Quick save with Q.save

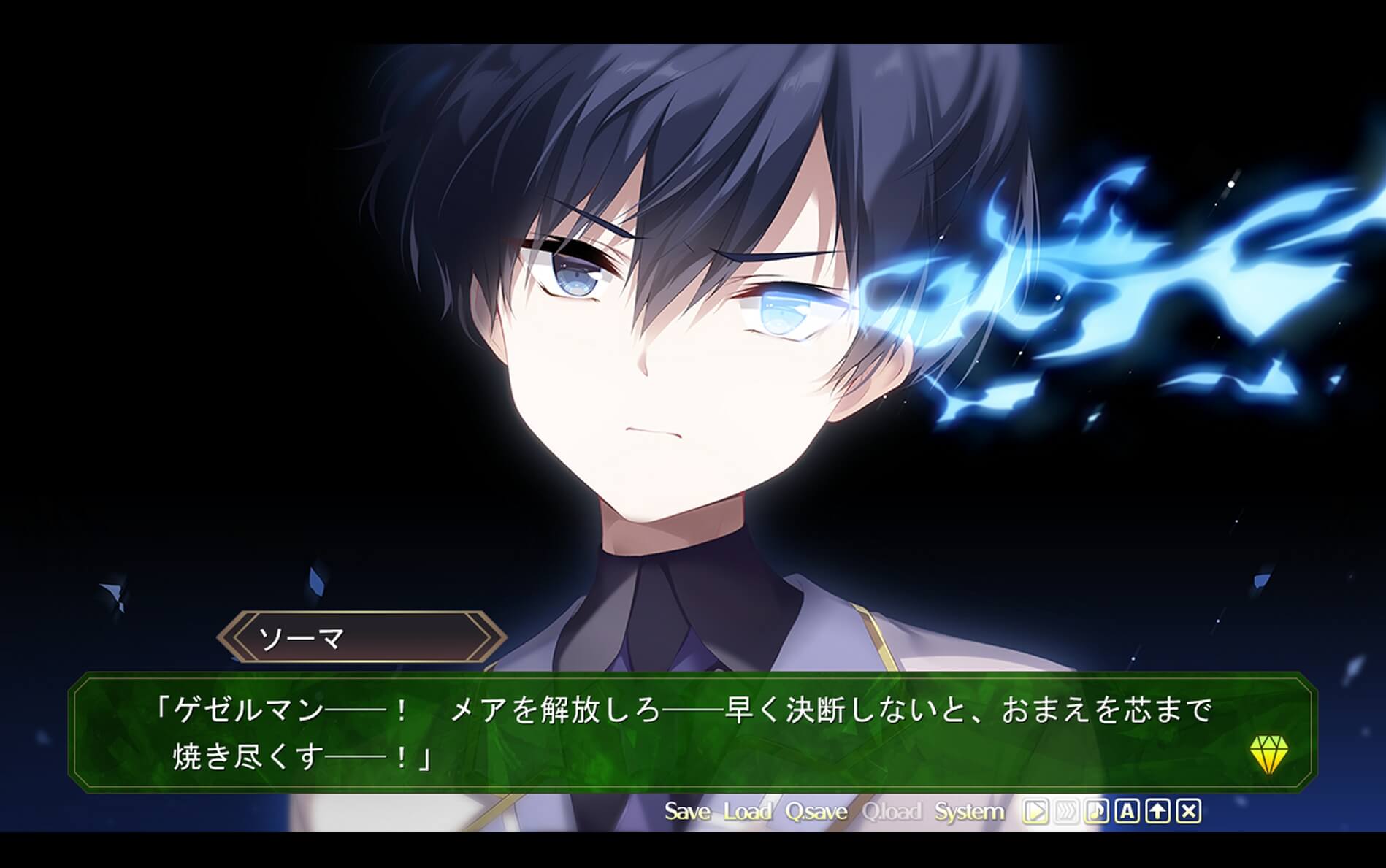pyautogui.click(x=816, y=812)
